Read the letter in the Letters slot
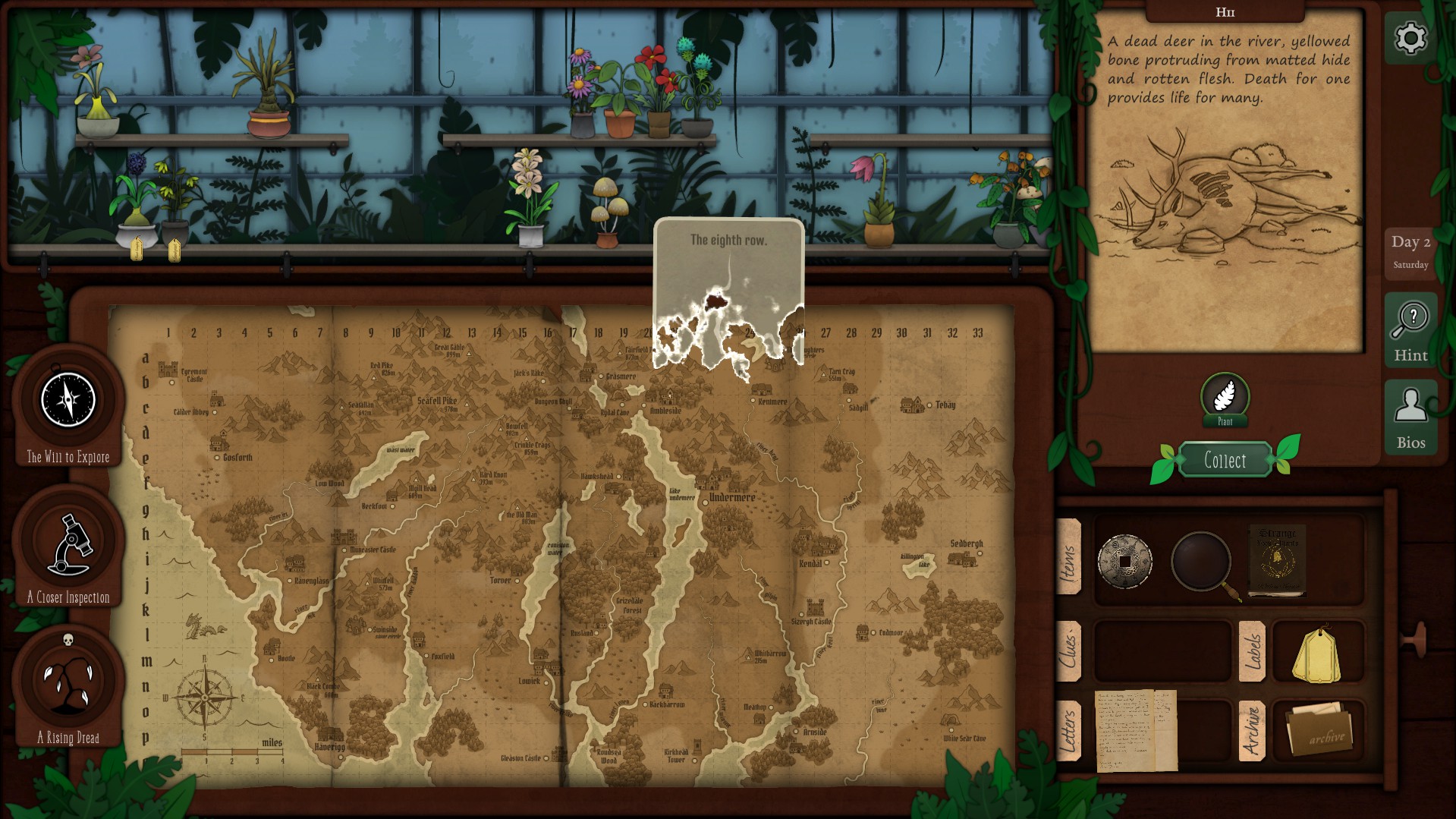1456x819 pixels. coord(1136,730)
